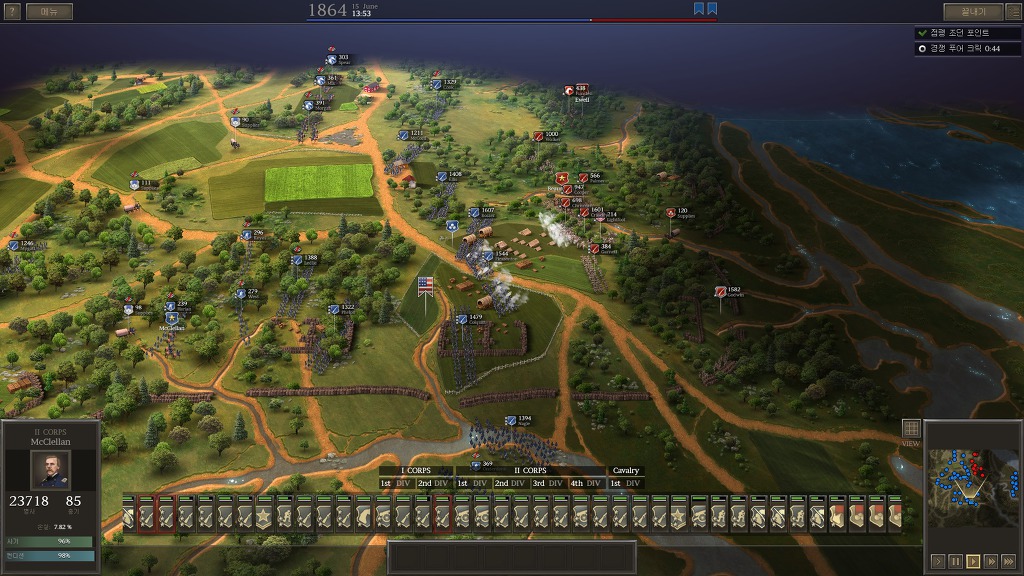Select the 경쟁 objective entry with 0:44 timer

click(965, 48)
